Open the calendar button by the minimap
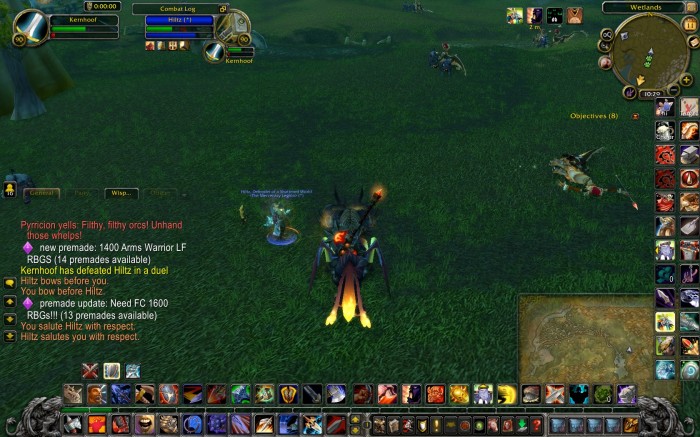Screen dimensions: 700x437 click(689, 24)
